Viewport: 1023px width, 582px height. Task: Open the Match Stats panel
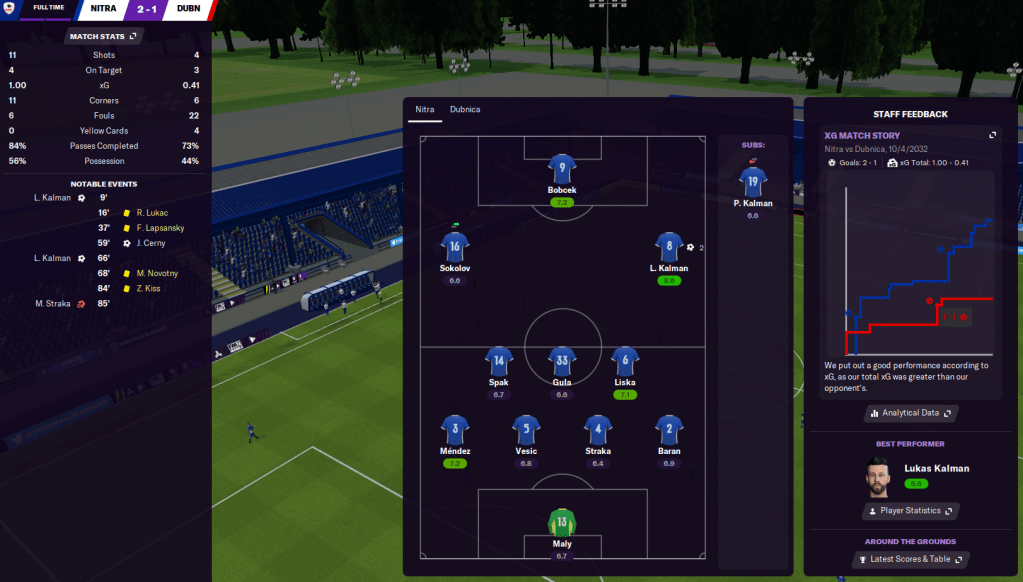(x=104, y=36)
